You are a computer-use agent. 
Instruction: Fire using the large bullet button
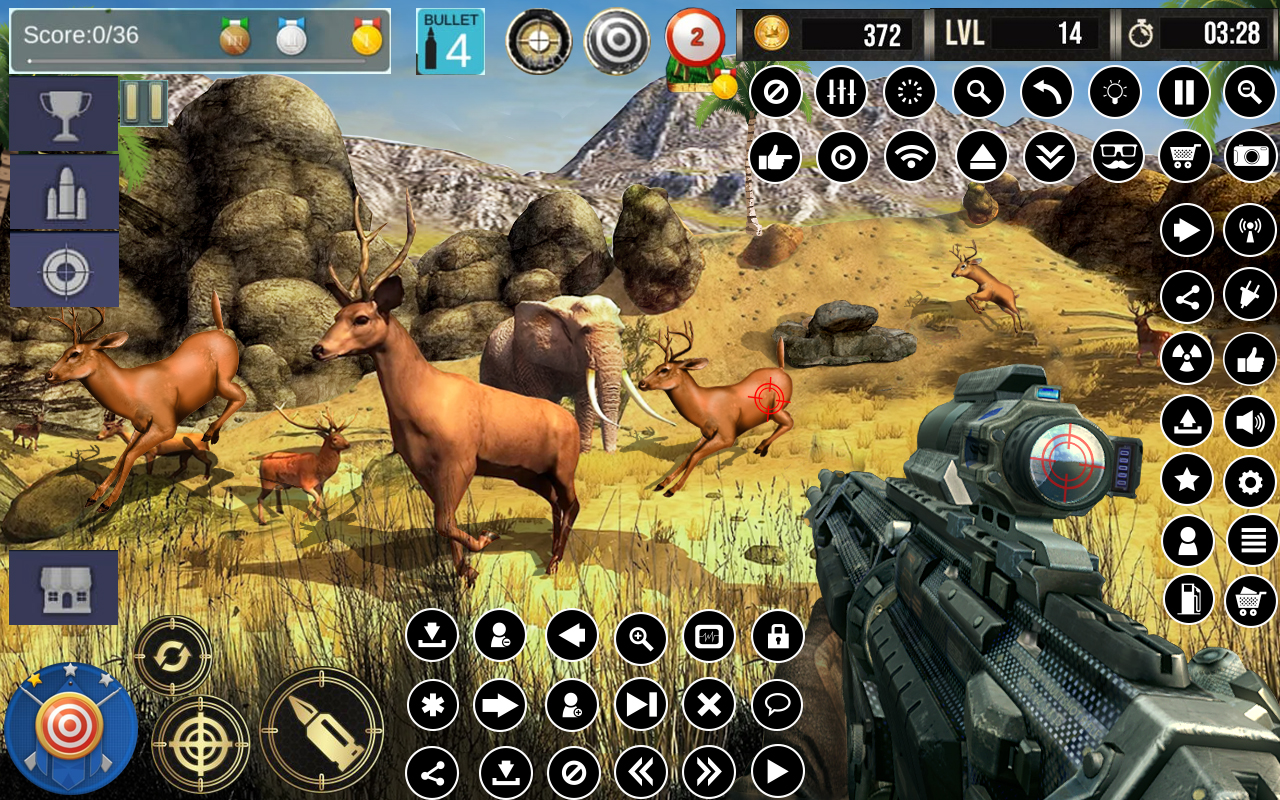click(x=321, y=729)
